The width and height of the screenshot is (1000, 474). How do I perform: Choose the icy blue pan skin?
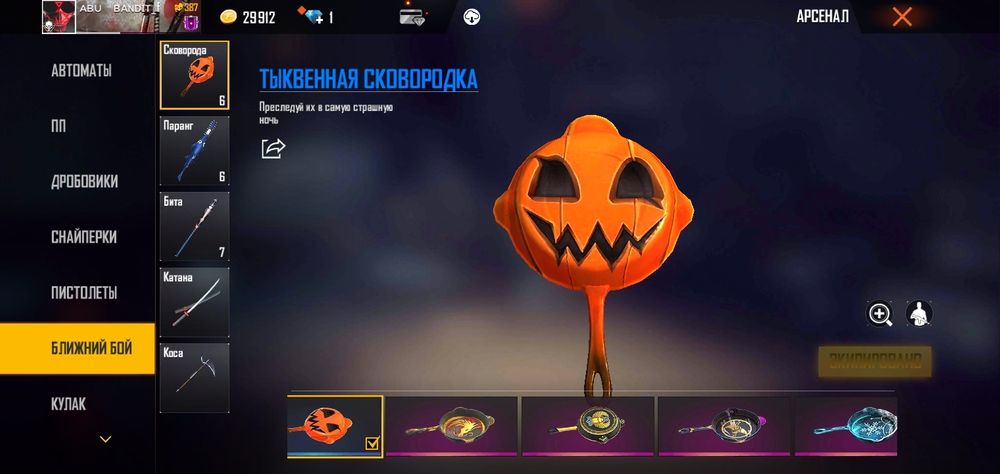pos(846,426)
